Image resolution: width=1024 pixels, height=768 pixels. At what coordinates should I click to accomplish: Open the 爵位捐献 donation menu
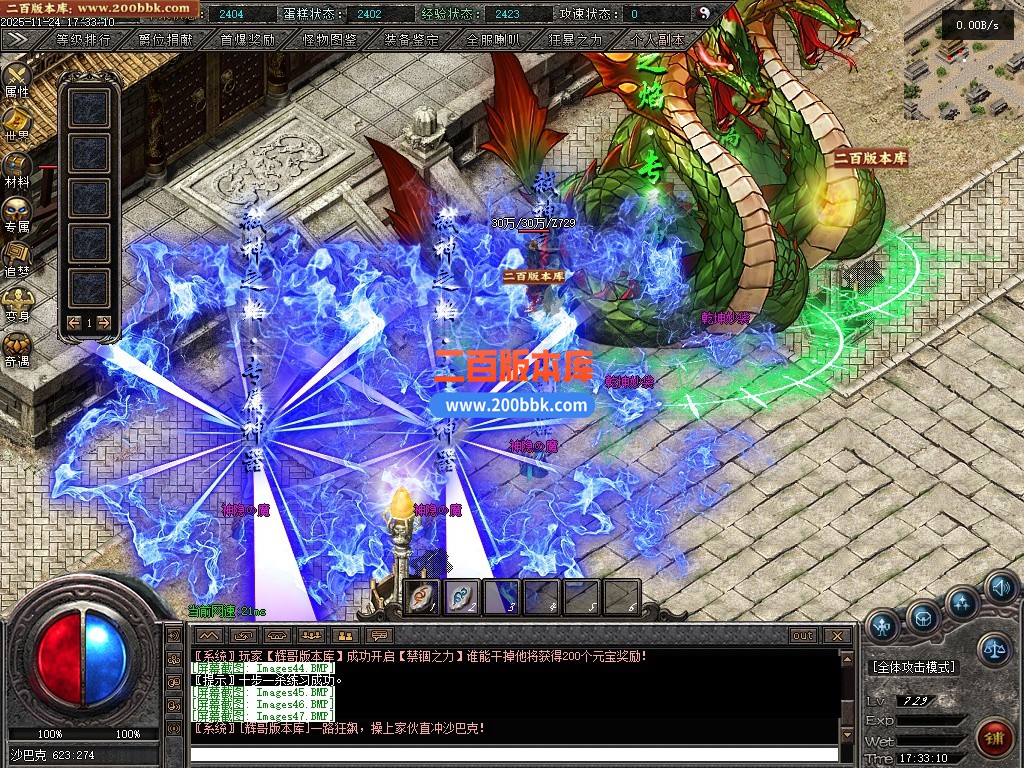166,40
